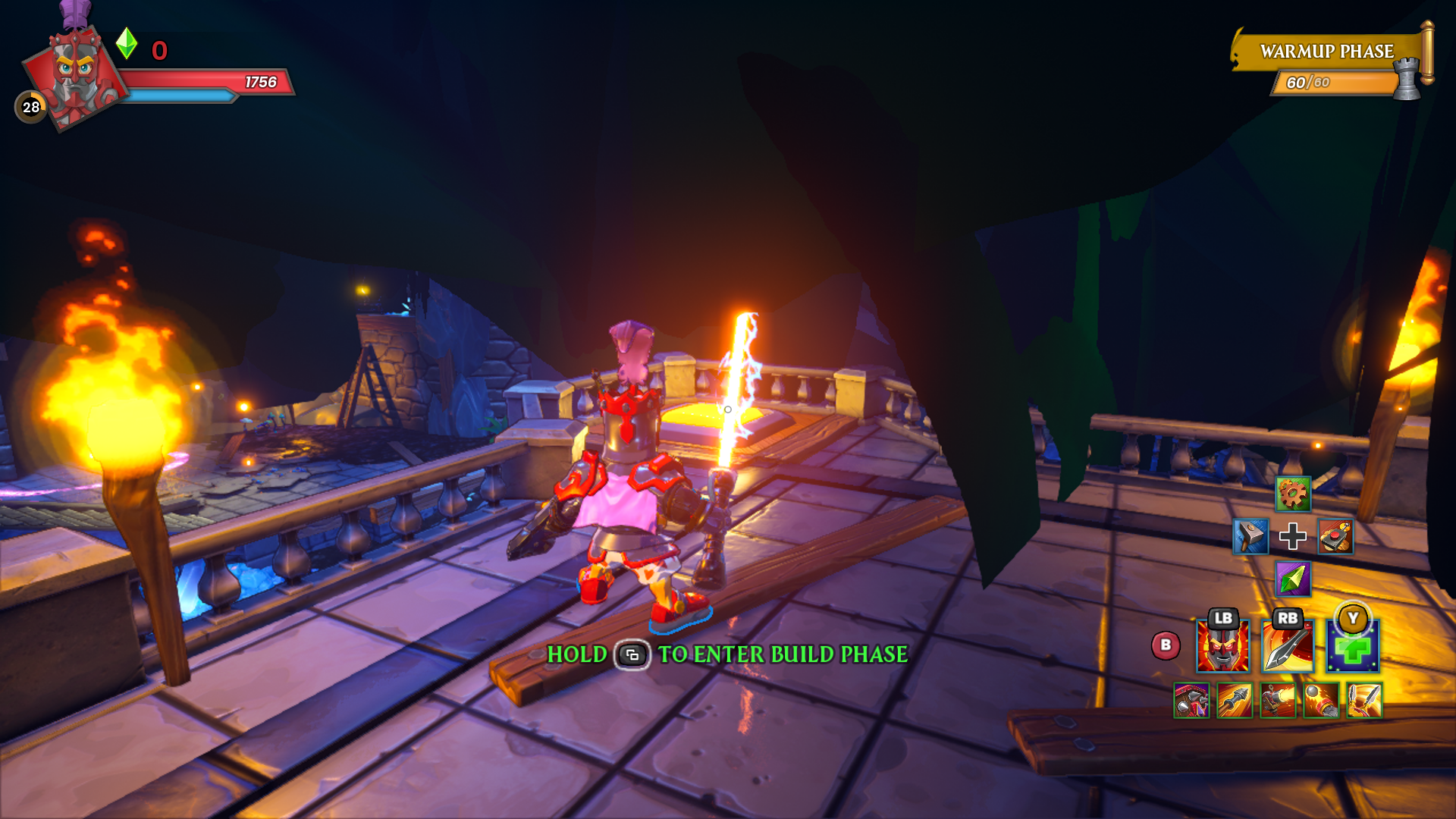This screenshot has height=819, width=1456.
Task: Choose the spear launcher defense slot
Action: click(1235, 700)
